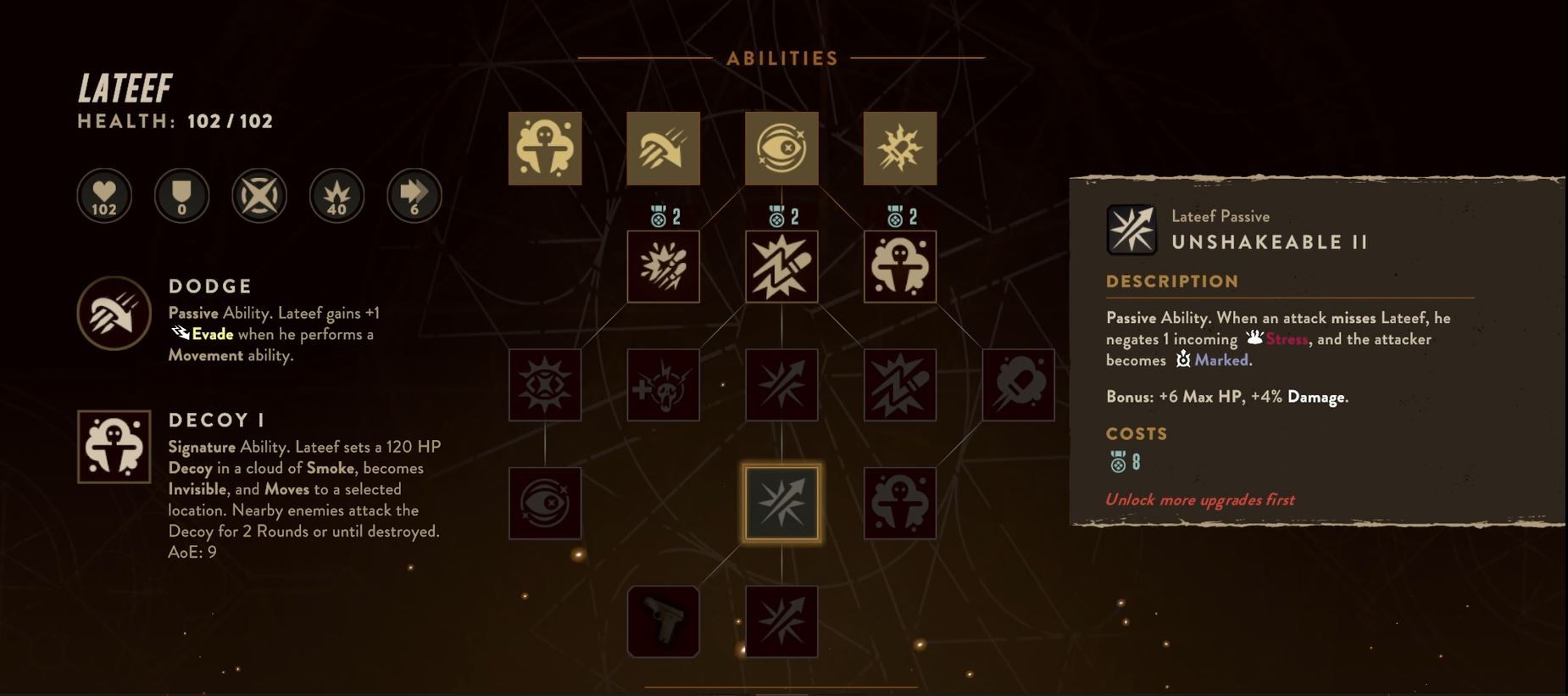The width and height of the screenshot is (1568, 696).
Task: Select the Unshakeable burst icon in the top row
Action: [898, 147]
